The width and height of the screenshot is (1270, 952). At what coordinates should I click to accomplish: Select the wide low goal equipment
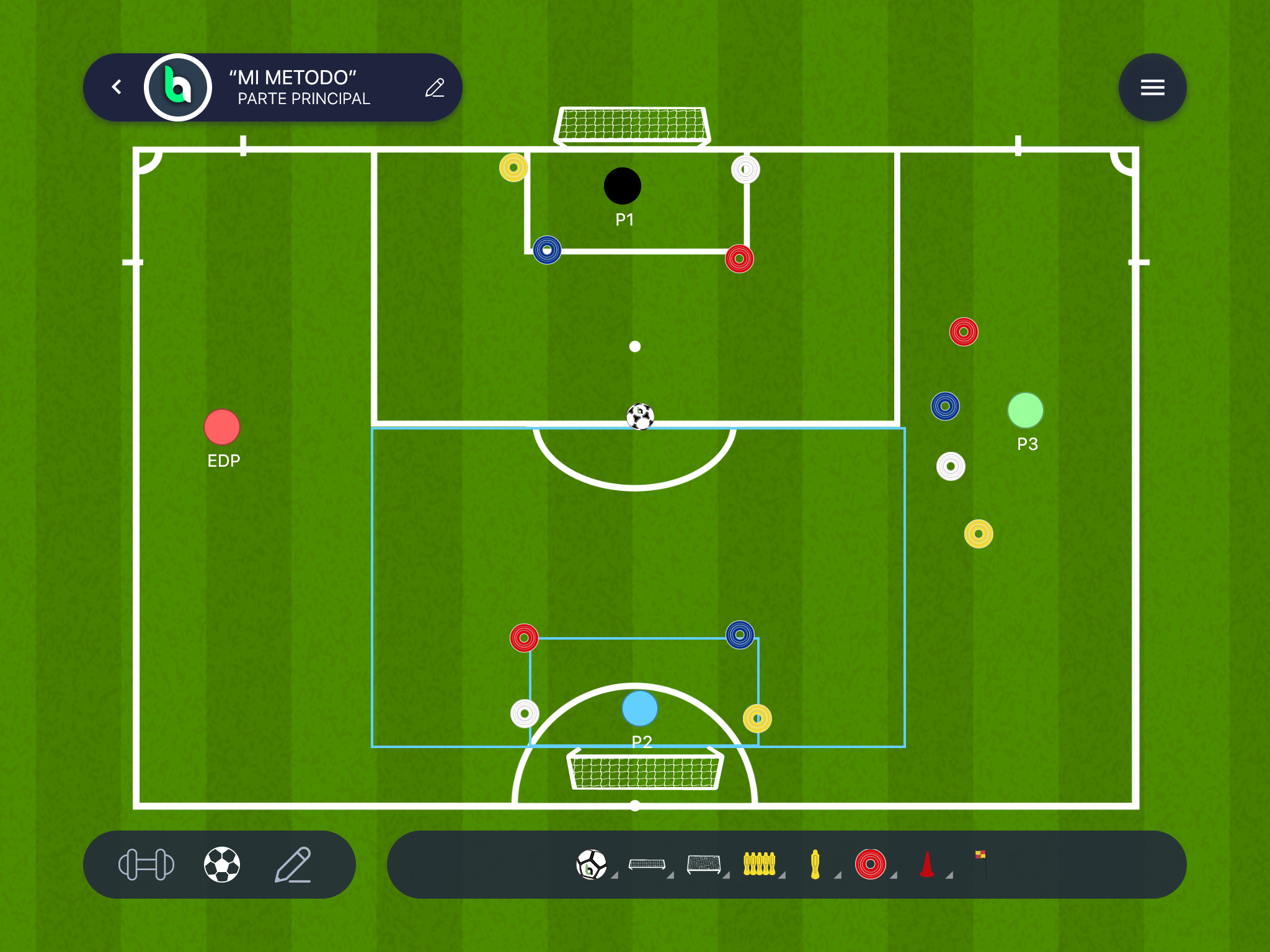(647, 865)
